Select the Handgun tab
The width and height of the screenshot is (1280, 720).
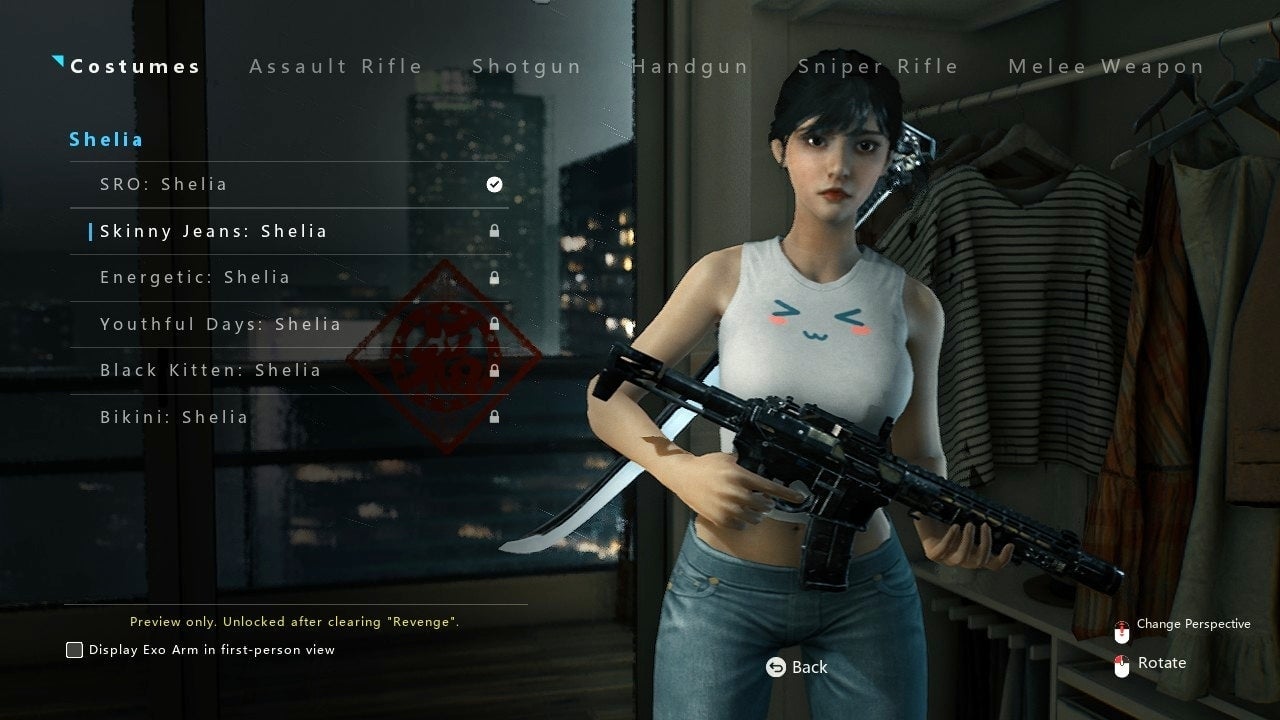(x=690, y=67)
